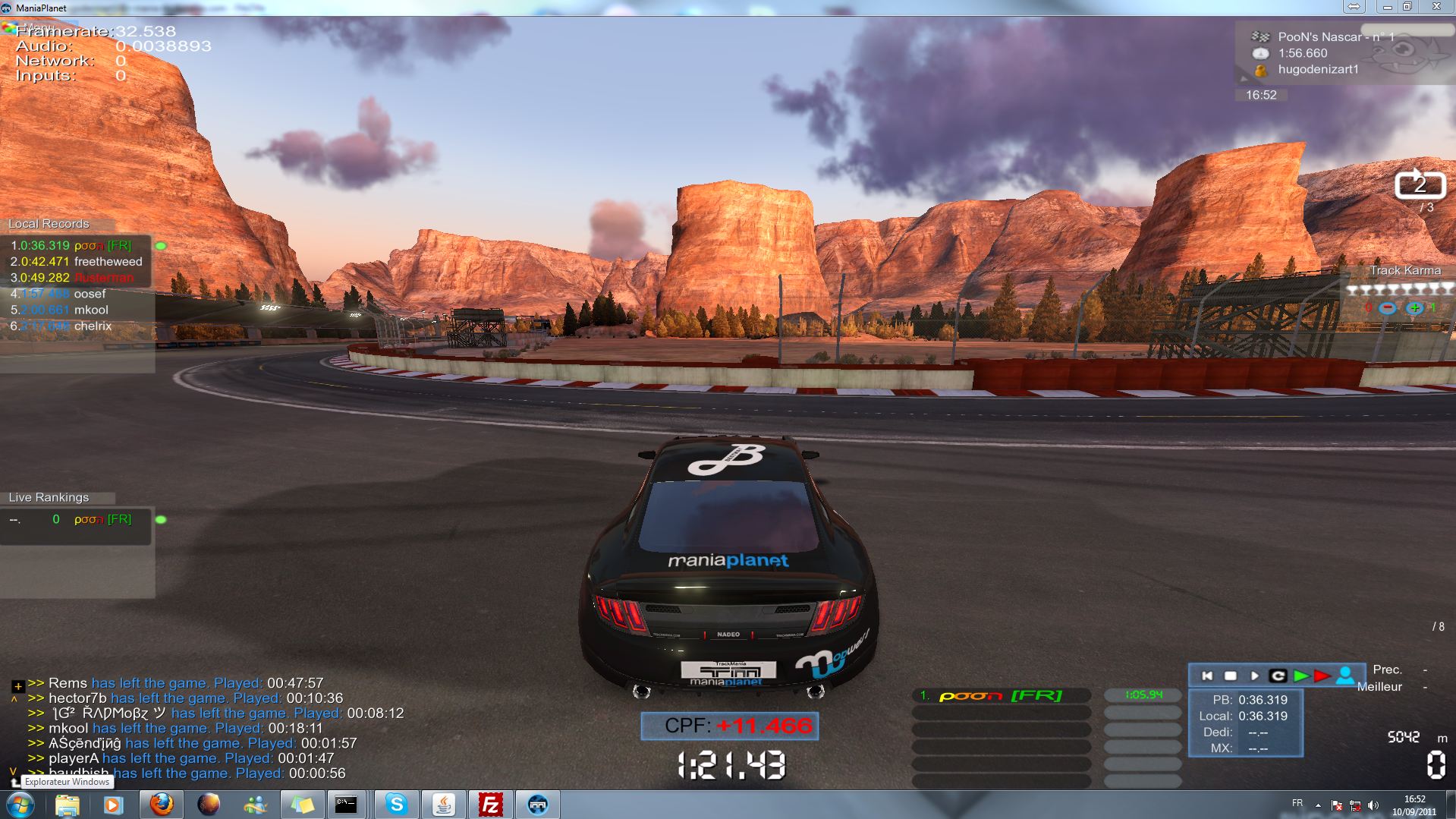
Task: Select freetheweed in Local Records
Action: (108, 262)
